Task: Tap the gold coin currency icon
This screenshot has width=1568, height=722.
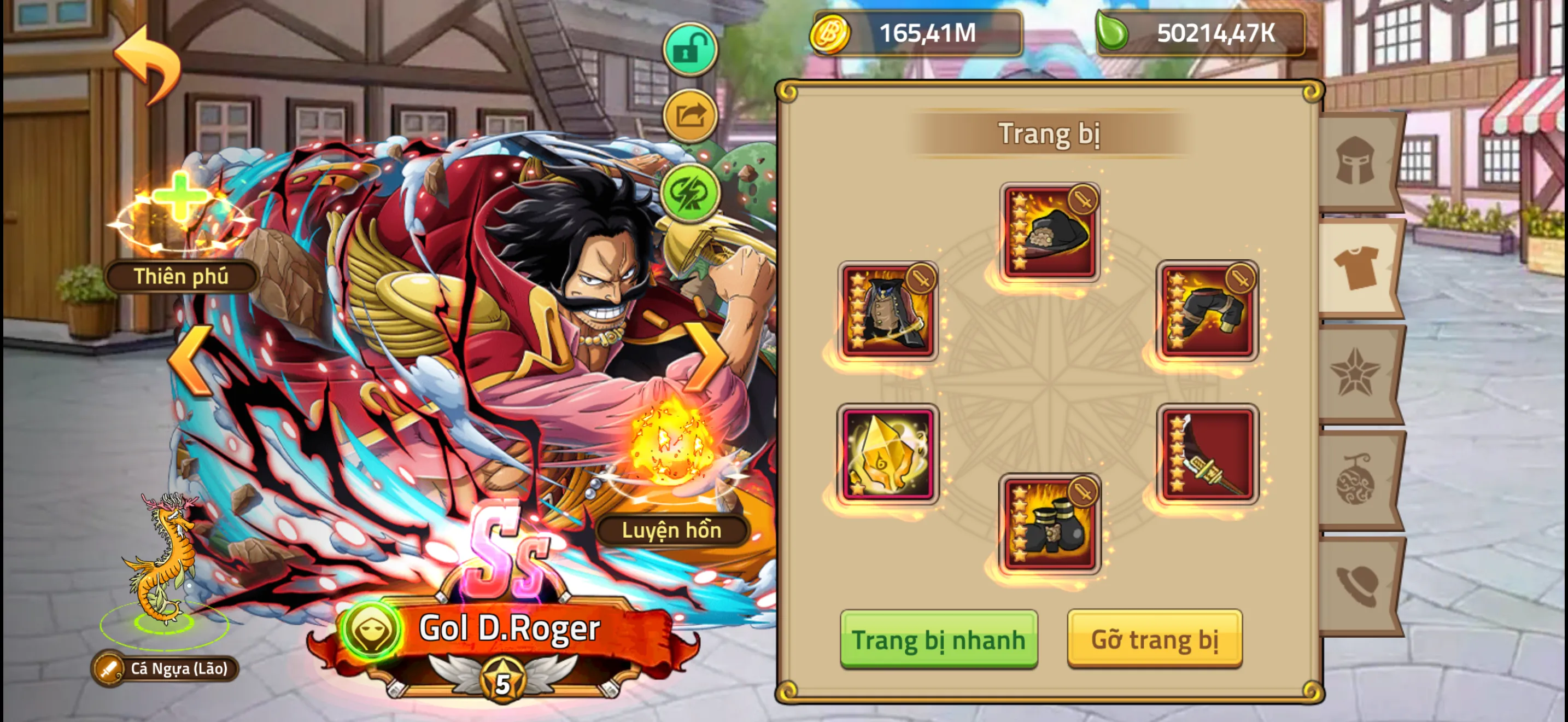Action: tap(832, 34)
